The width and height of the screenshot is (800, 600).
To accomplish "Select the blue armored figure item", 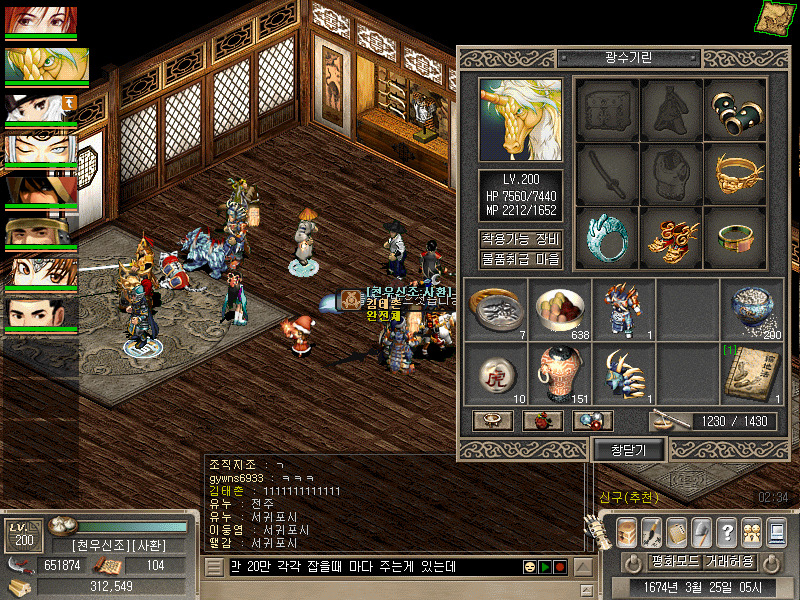I will click(623, 309).
